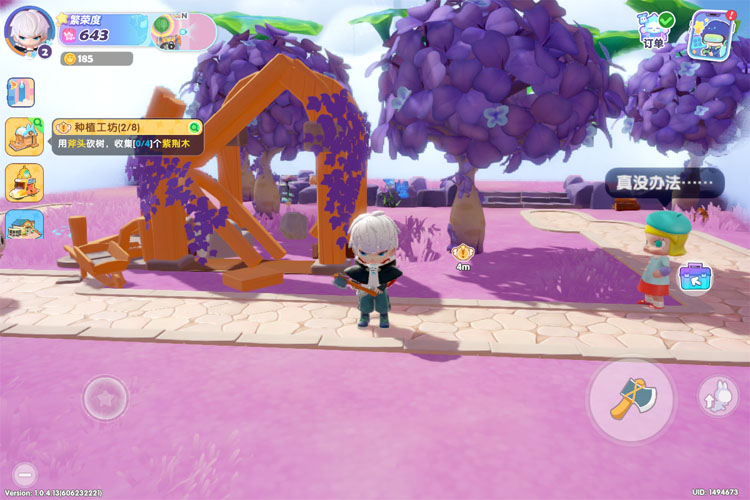Open the gold coin balance showing 185
This screenshot has height=500, width=750.
tap(96, 59)
